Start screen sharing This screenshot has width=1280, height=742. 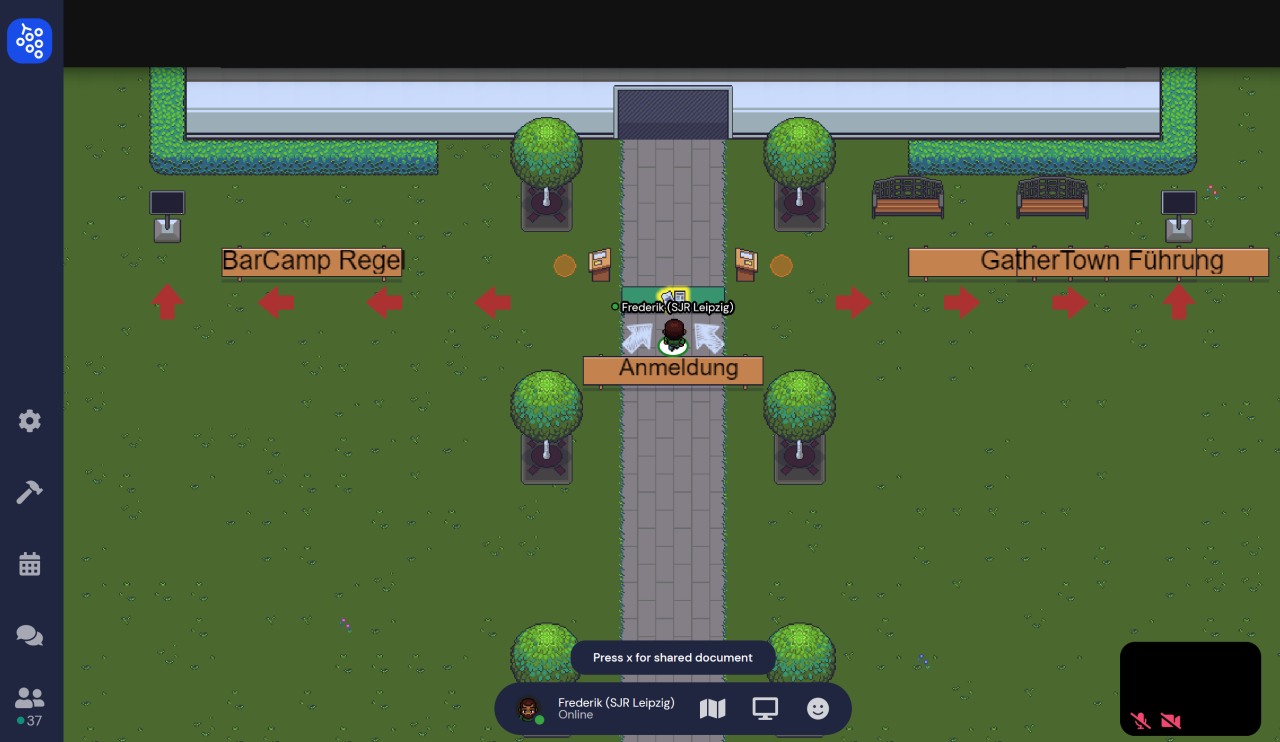pos(765,708)
